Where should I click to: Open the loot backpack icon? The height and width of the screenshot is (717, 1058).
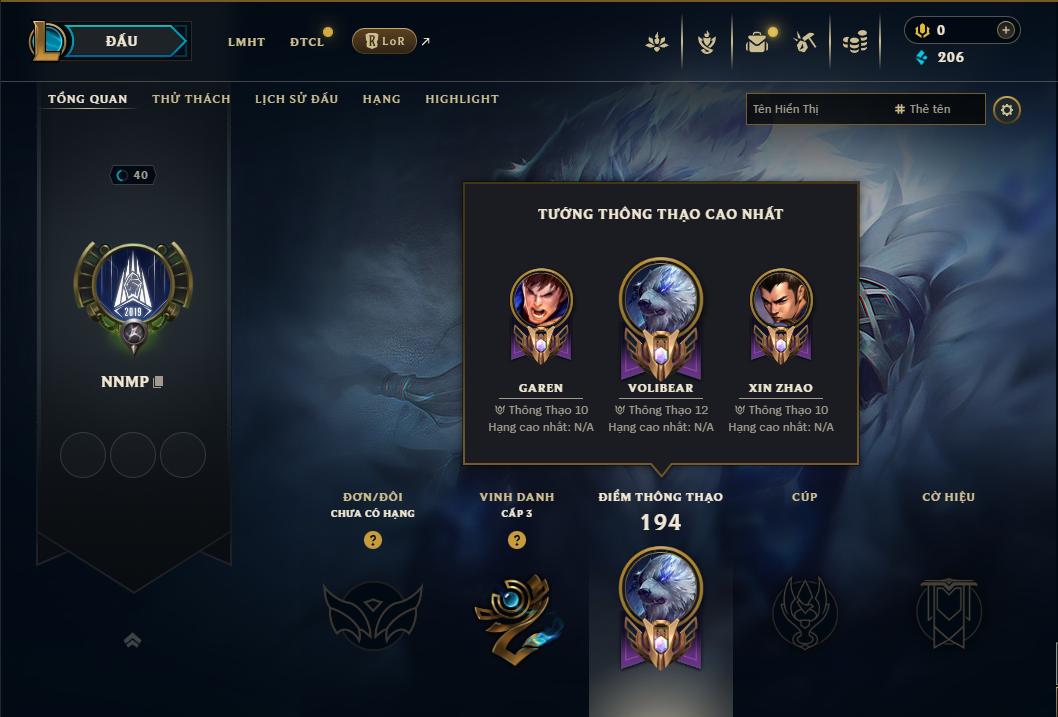click(x=757, y=42)
